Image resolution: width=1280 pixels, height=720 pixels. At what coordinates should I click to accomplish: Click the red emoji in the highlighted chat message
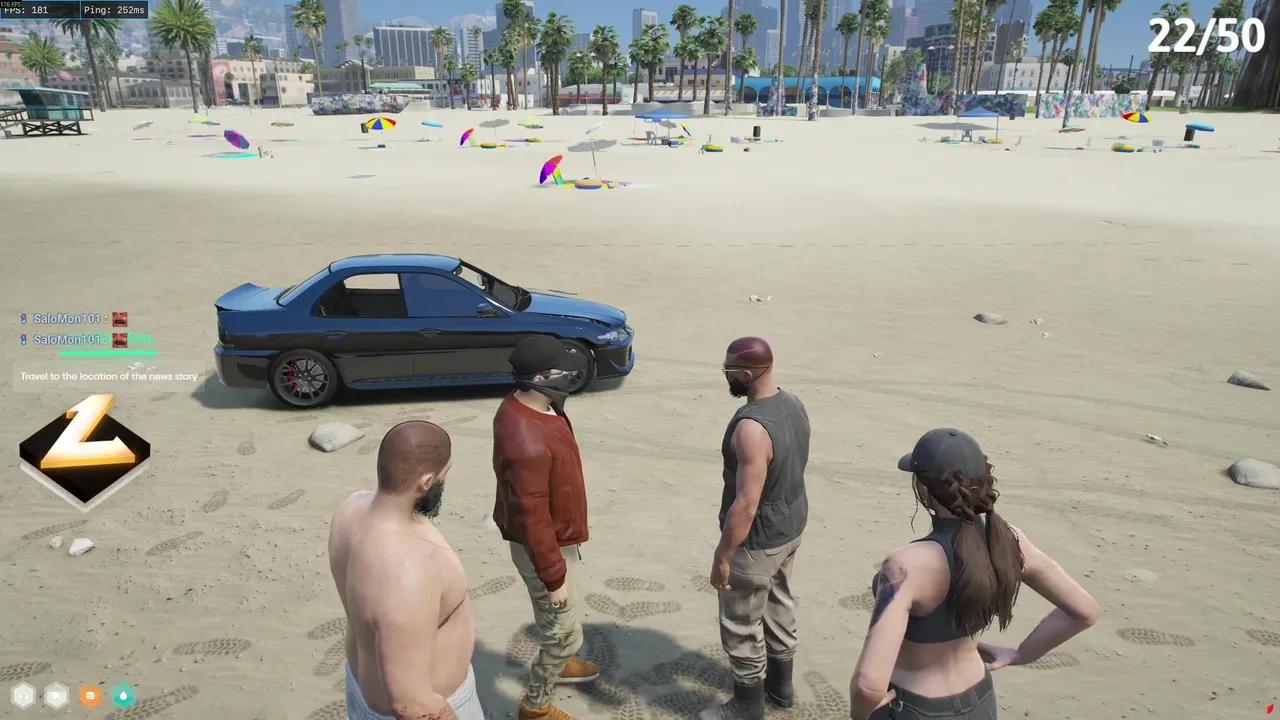119,339
